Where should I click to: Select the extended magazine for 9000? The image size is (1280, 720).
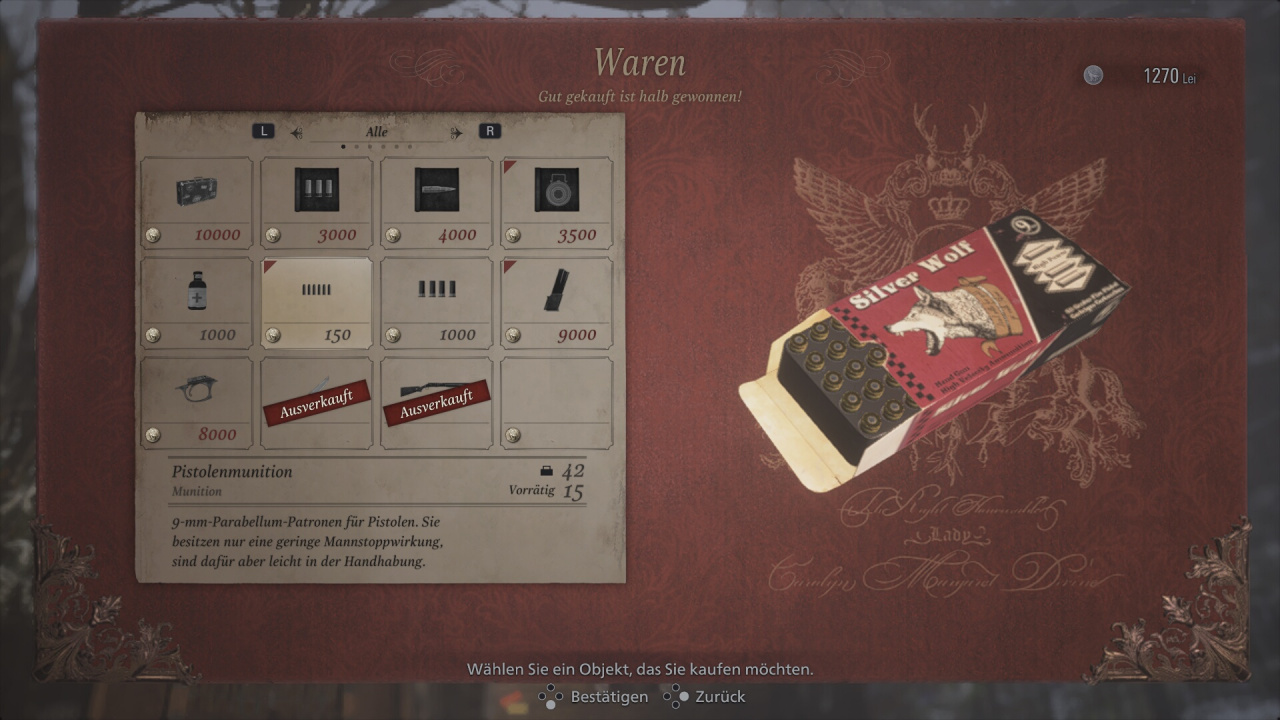(557, 302)
